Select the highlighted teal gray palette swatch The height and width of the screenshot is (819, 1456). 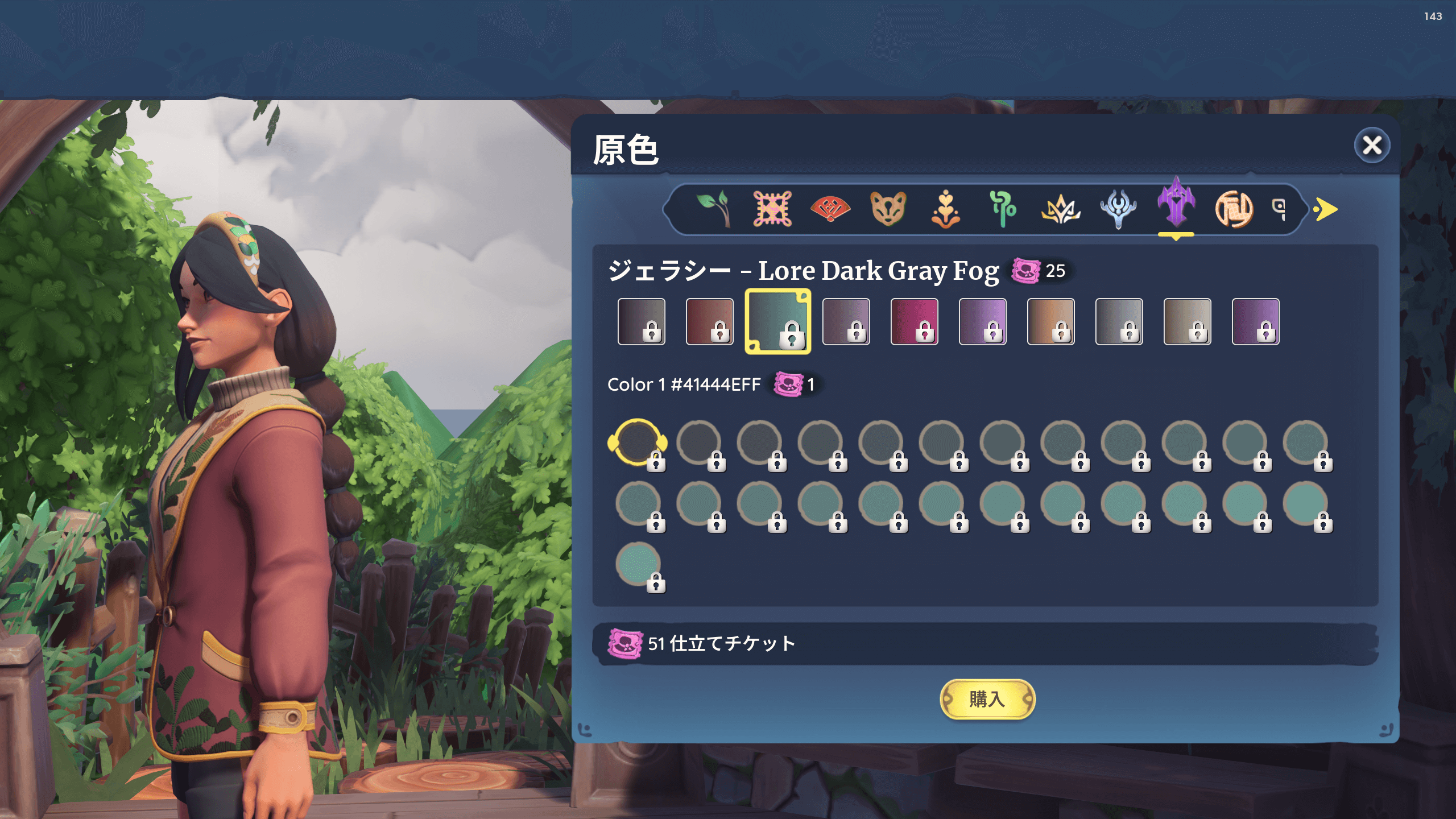tap(777, 321)
